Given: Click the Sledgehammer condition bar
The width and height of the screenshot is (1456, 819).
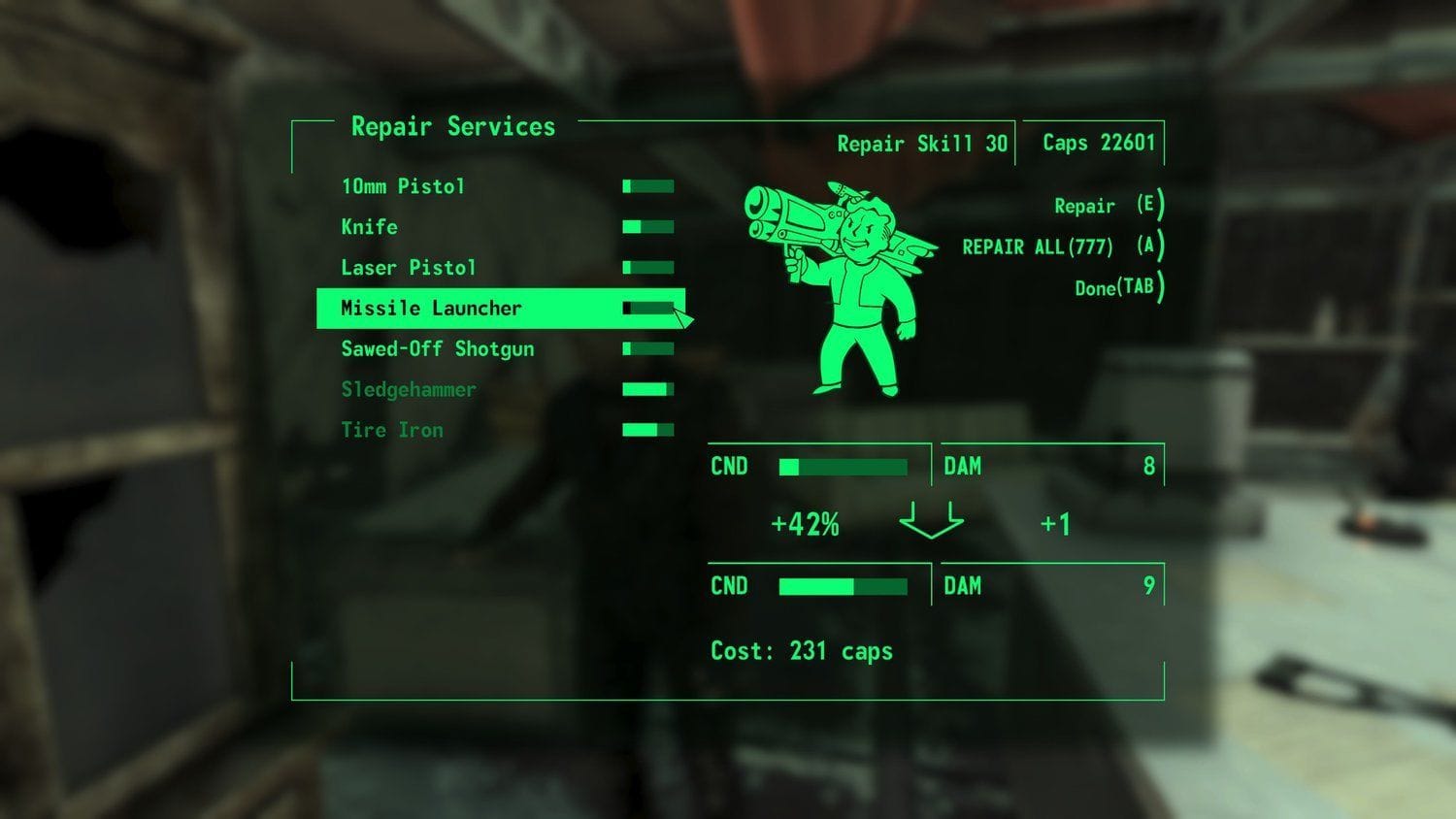Looking at the screenshot, I should tap(647, 388).
